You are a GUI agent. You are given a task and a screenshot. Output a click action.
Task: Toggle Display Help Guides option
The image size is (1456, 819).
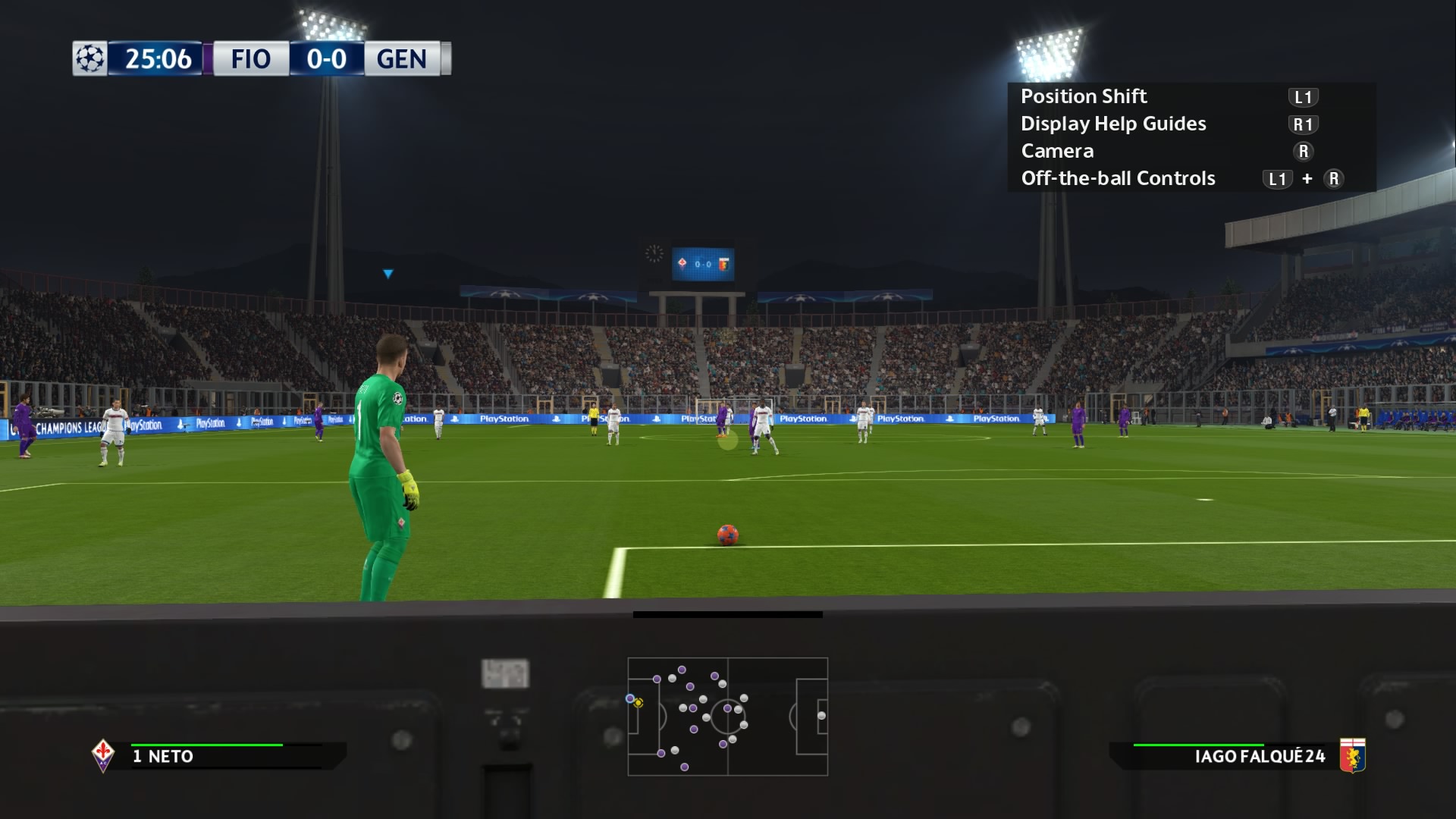[x=1113, y=124]
